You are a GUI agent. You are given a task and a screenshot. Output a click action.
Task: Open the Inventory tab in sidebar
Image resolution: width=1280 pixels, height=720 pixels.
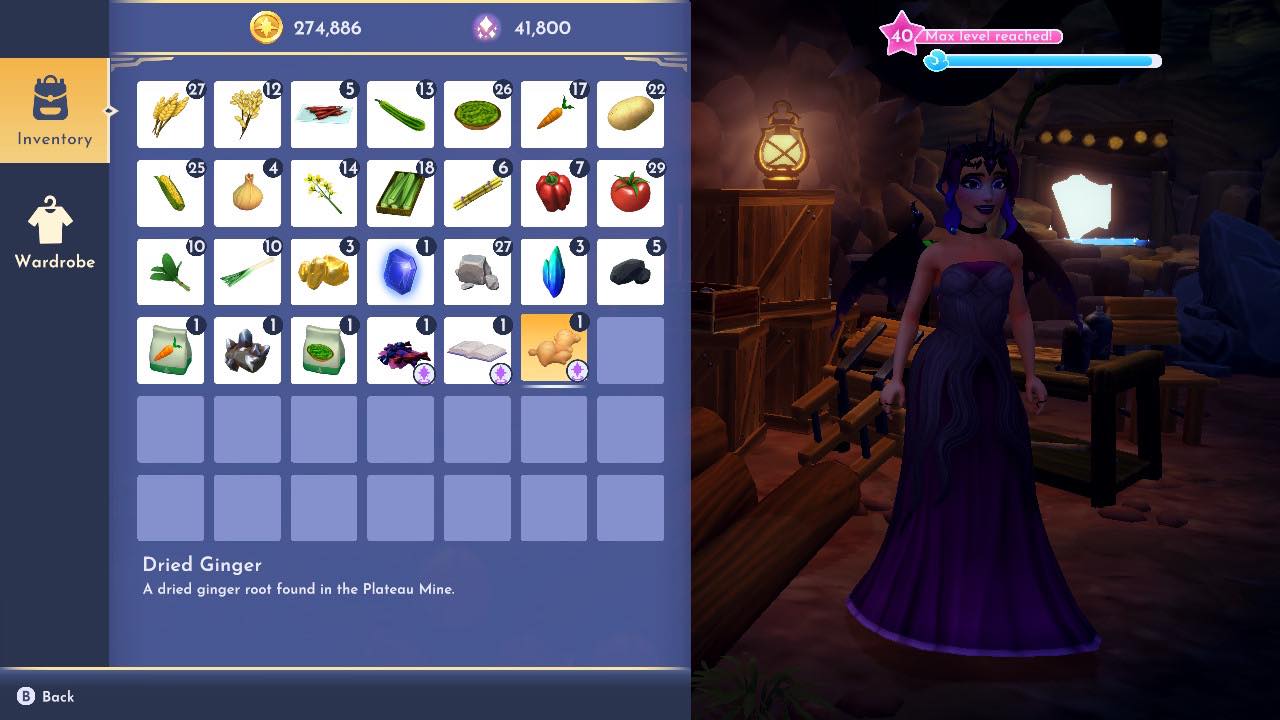tap(55, 108)
